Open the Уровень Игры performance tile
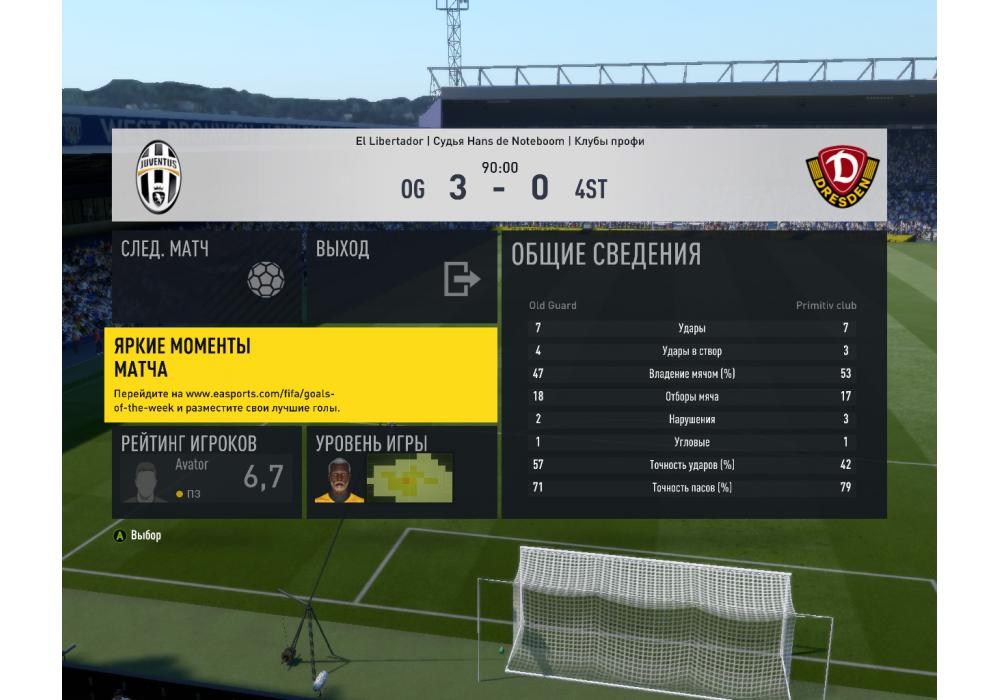 click(400, 472)
